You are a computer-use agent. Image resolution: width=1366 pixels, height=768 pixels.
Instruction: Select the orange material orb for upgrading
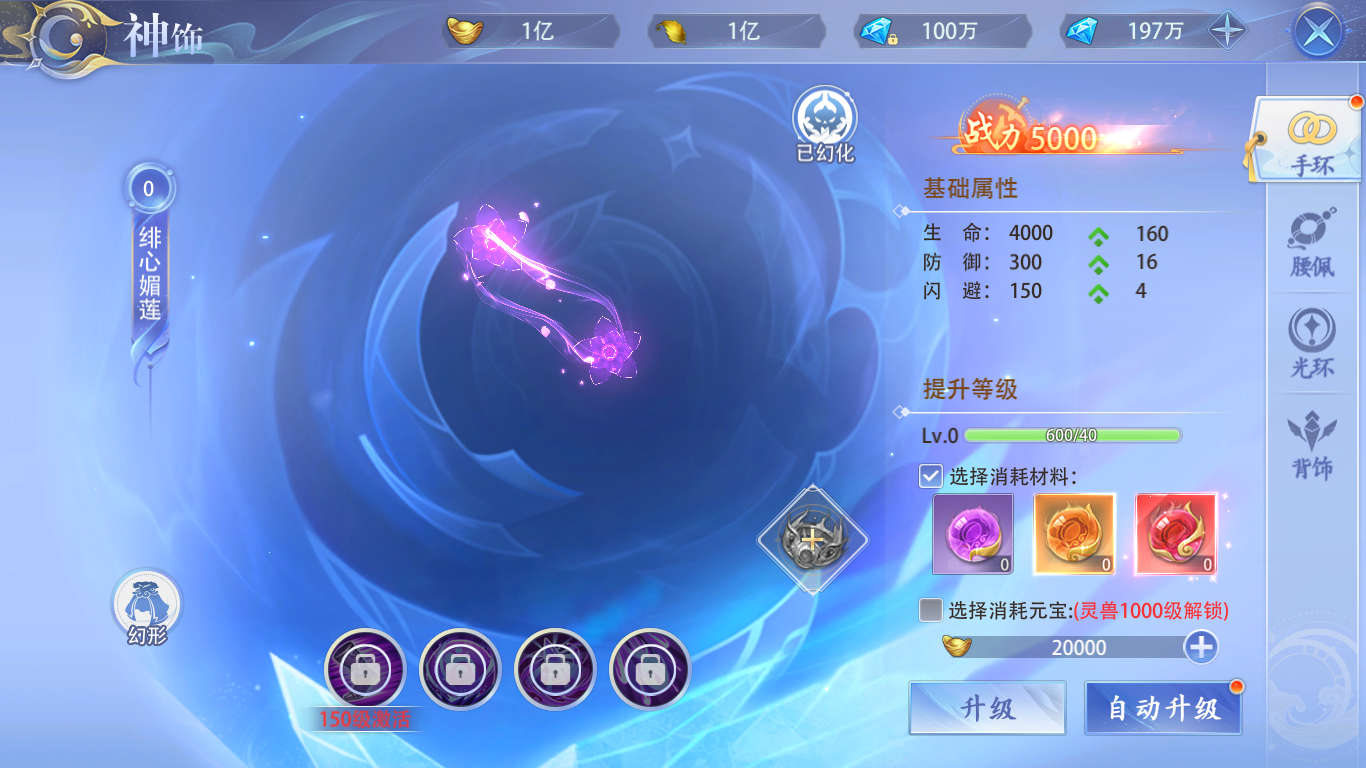[x=1074, y=533]
